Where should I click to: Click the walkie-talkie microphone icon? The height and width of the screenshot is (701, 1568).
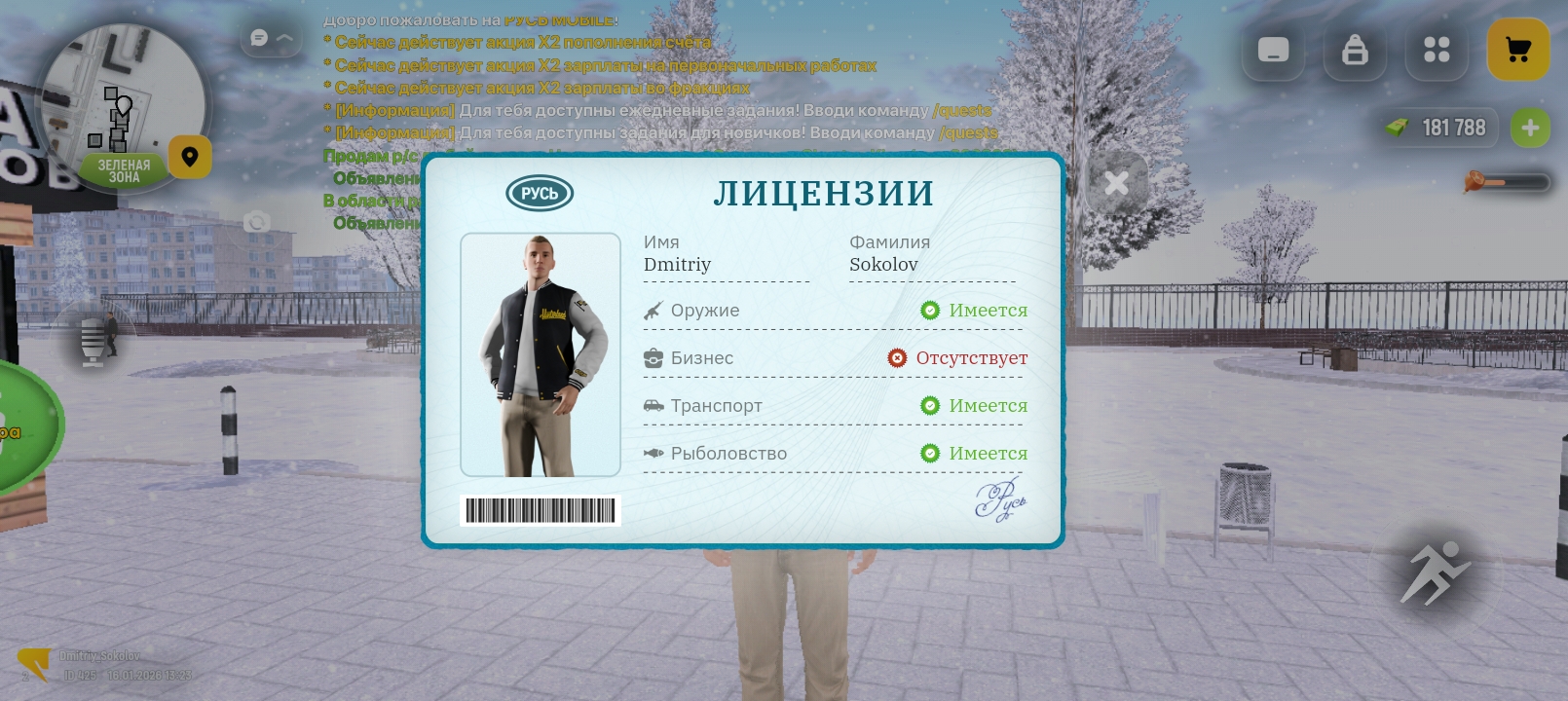click(93, 342)
